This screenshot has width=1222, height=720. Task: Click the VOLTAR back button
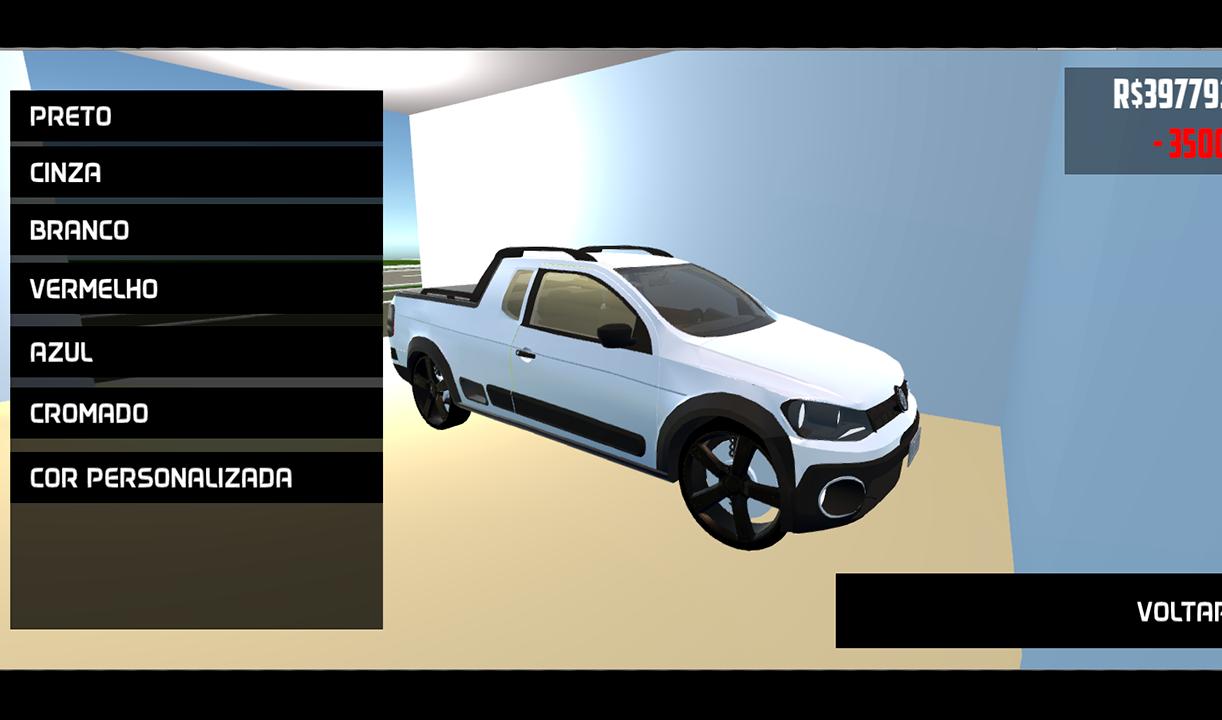[1030, 611]
